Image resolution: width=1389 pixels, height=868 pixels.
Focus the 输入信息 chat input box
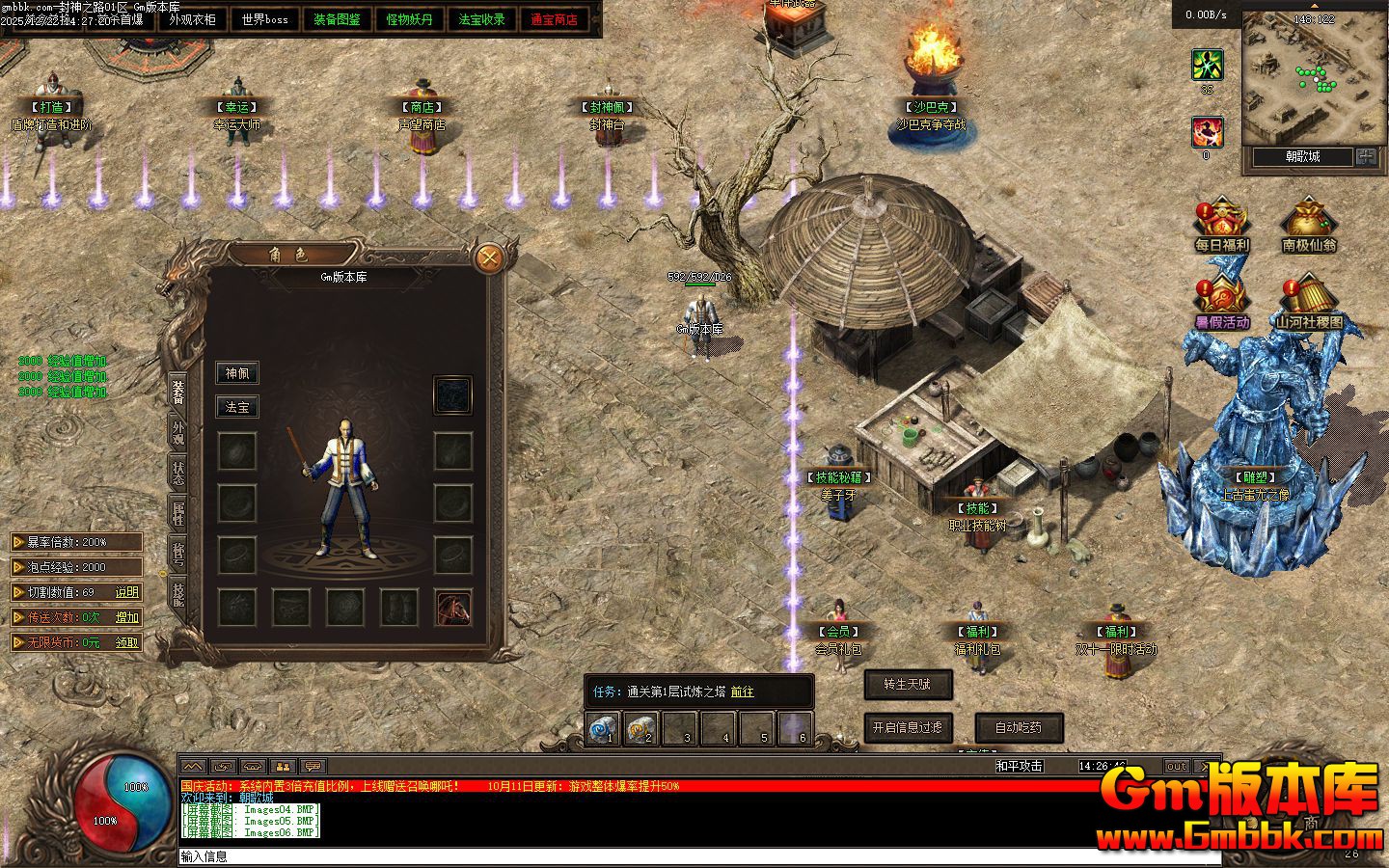(675, 856)
